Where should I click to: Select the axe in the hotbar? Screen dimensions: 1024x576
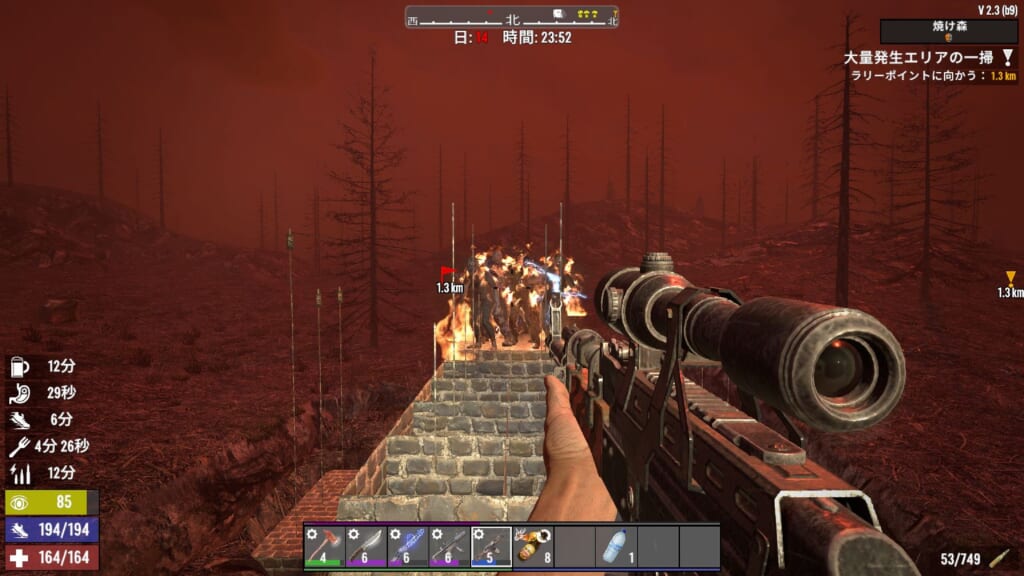pyautogui.click(x=325, y=547)
